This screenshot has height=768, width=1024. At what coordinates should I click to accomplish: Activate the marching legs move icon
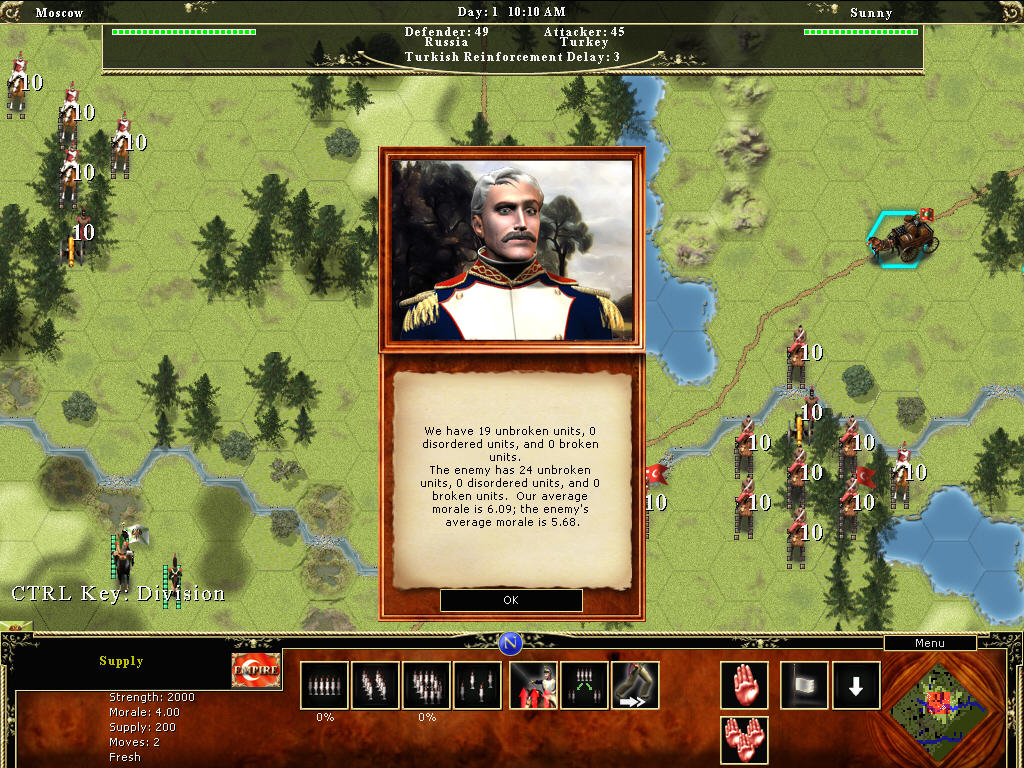(635, 685)
